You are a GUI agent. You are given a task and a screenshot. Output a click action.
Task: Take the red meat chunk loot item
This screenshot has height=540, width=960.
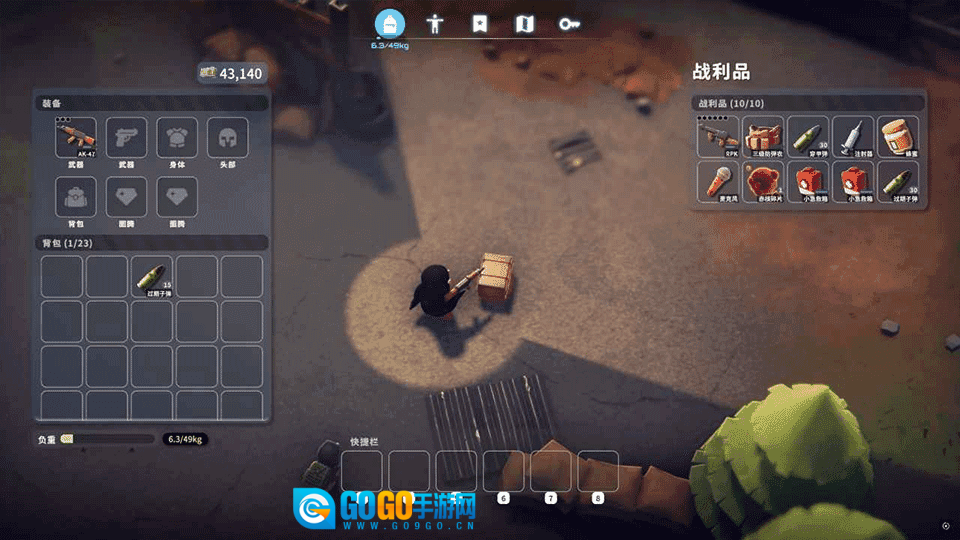tap(764, 182)
